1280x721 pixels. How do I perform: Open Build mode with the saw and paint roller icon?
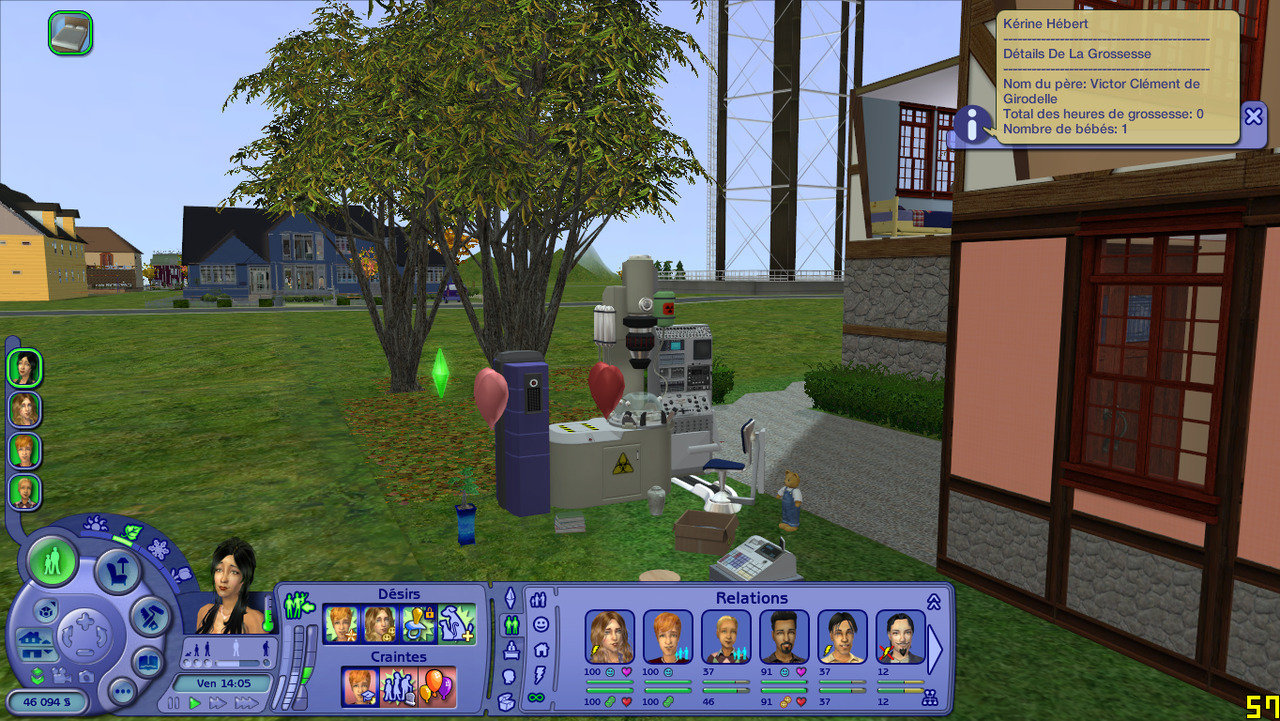click(151, 616)
